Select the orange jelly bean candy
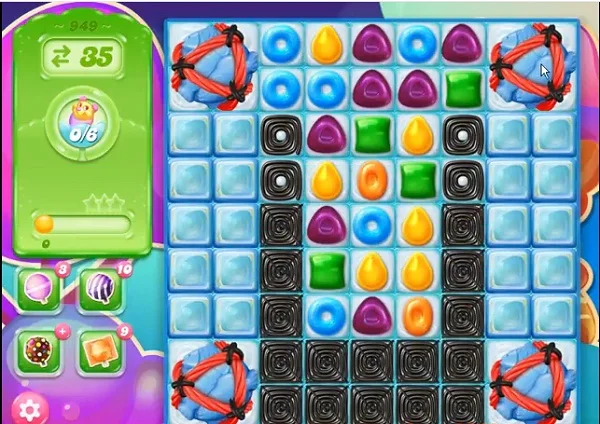 click(371, 180)
